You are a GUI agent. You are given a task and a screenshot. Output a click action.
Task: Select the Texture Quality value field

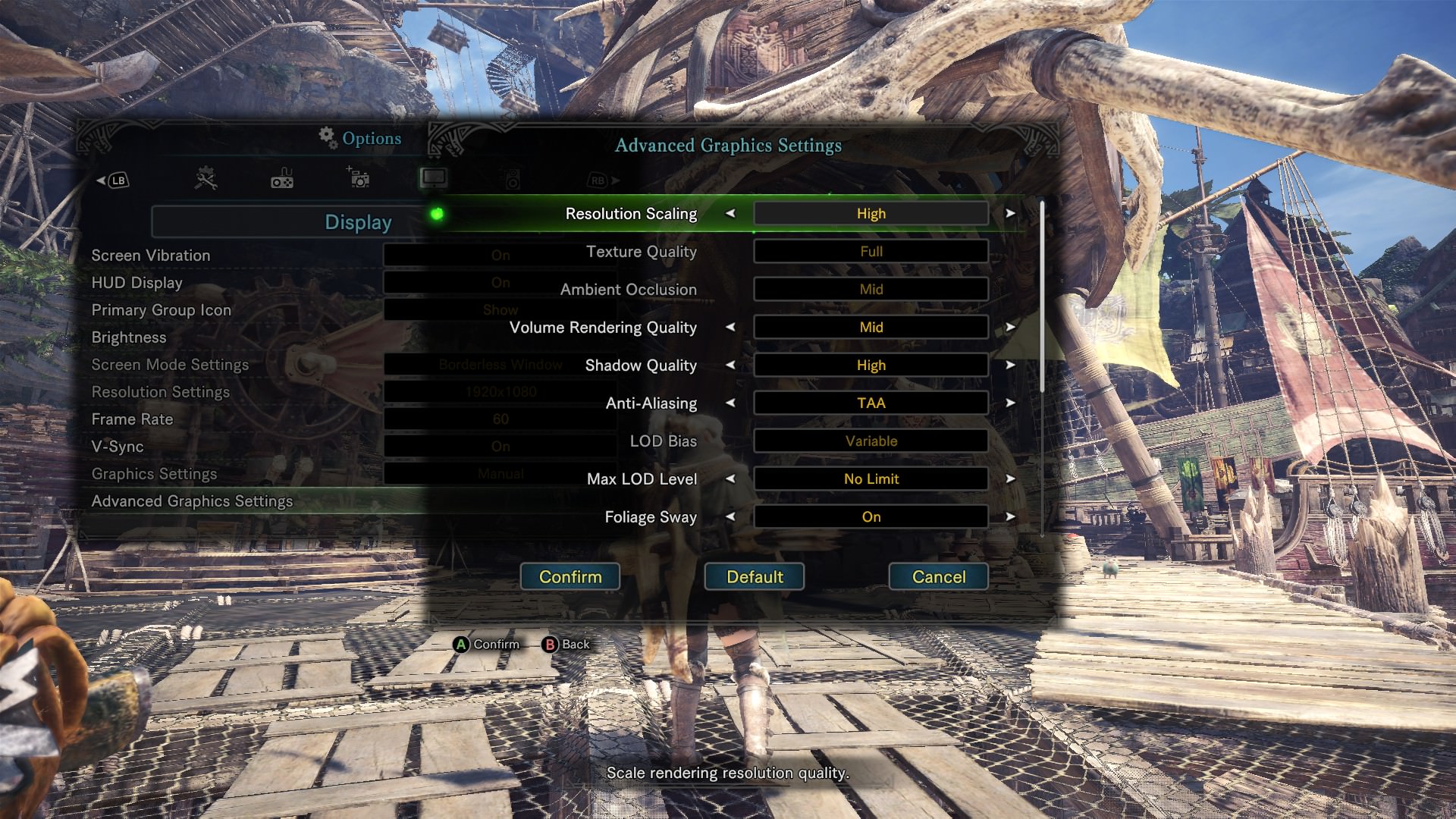click(871, 252)
